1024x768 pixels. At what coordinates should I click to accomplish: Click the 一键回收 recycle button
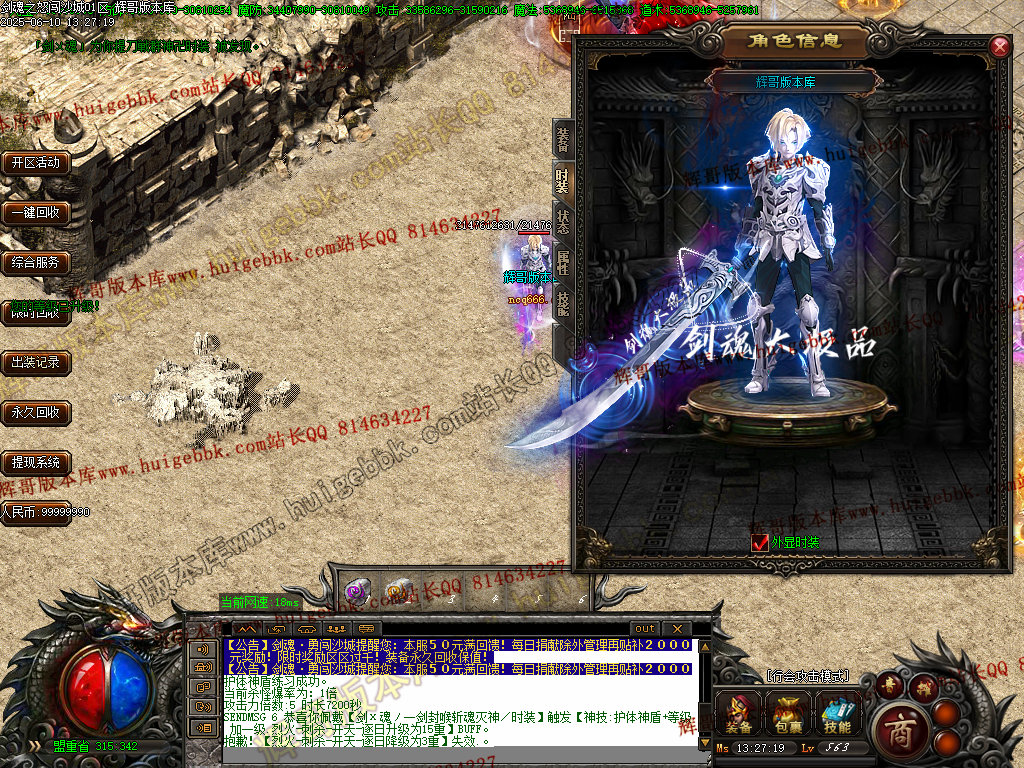click(x=36, y=213)
